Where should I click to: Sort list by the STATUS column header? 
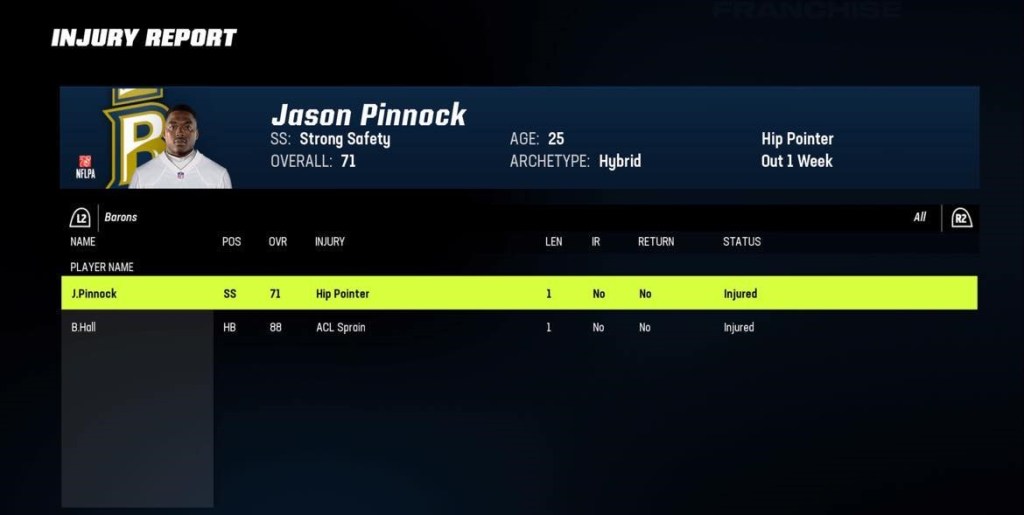click(742, 242)
